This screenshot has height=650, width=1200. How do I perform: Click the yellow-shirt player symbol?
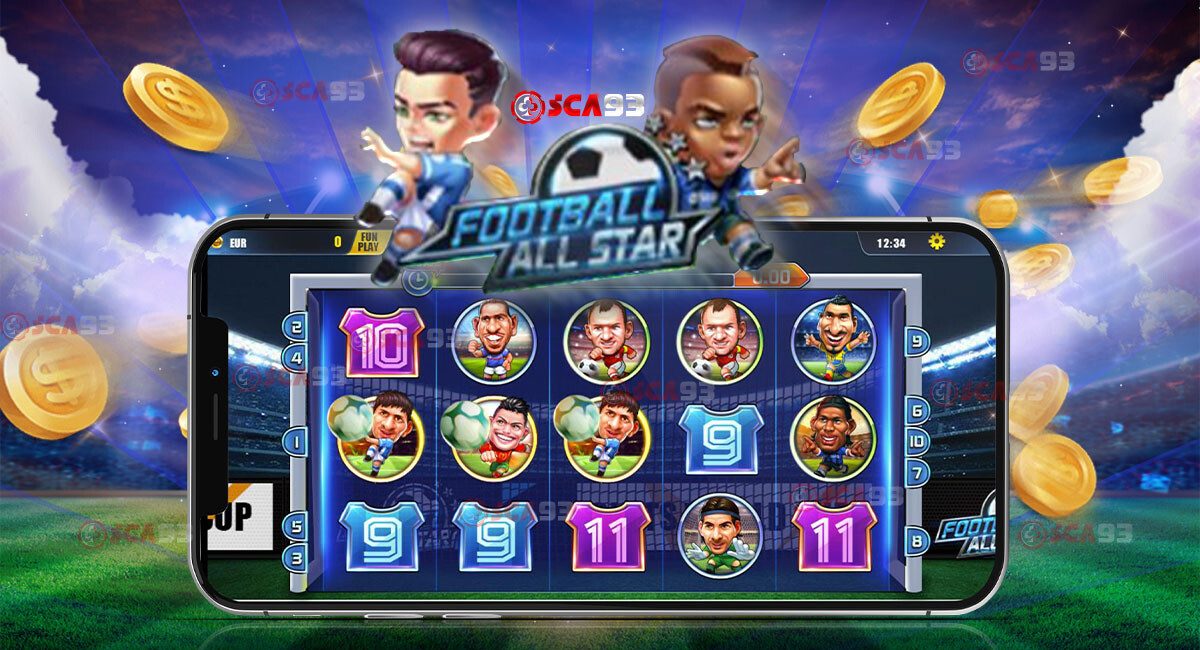pyautogui.click(x=833, y=340)
